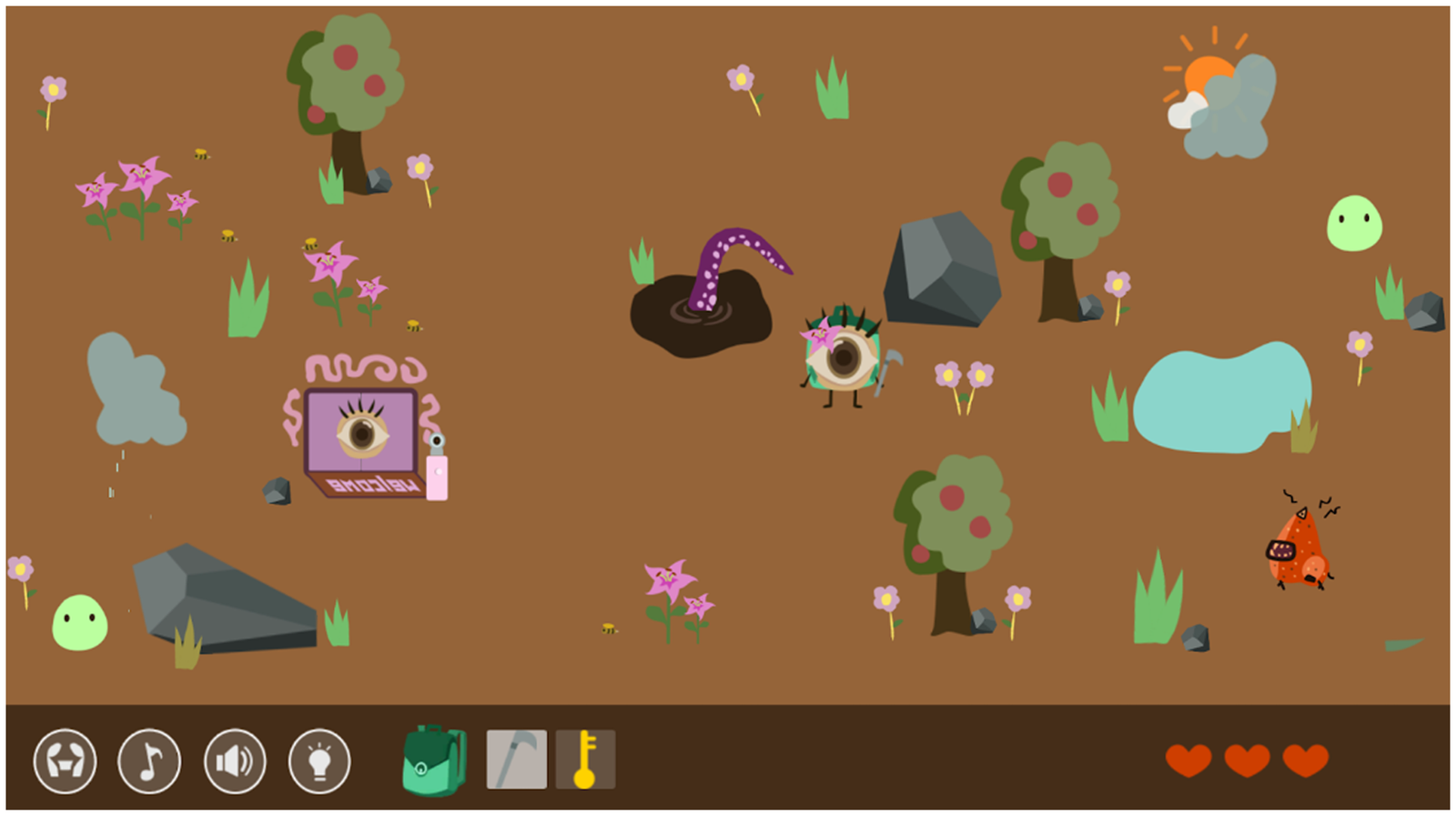
Task: Toggle fullscreen with the first round button
Action: click(65, 761)
